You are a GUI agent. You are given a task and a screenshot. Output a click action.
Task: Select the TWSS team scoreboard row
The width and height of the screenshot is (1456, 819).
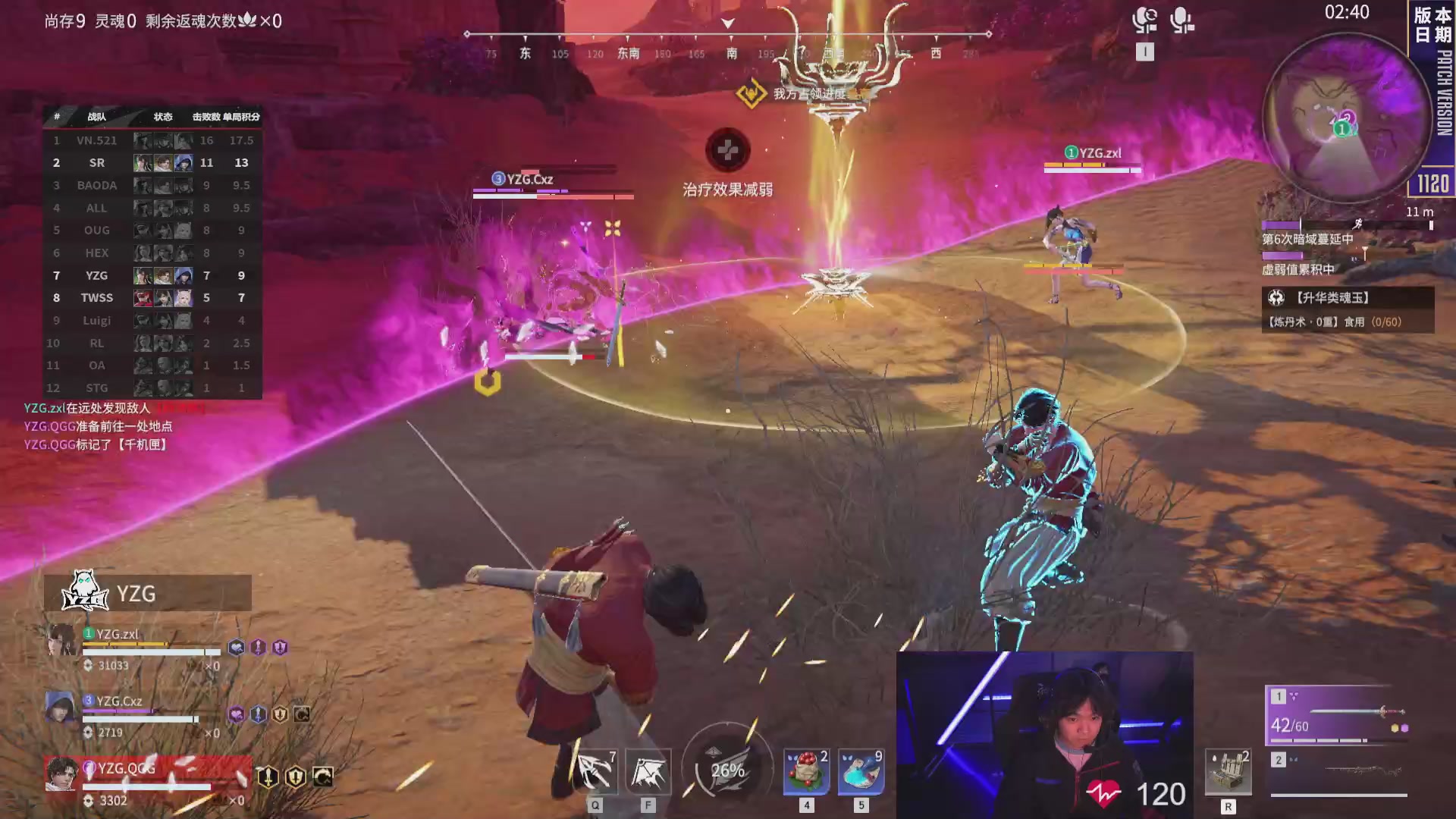pos(152,298)
